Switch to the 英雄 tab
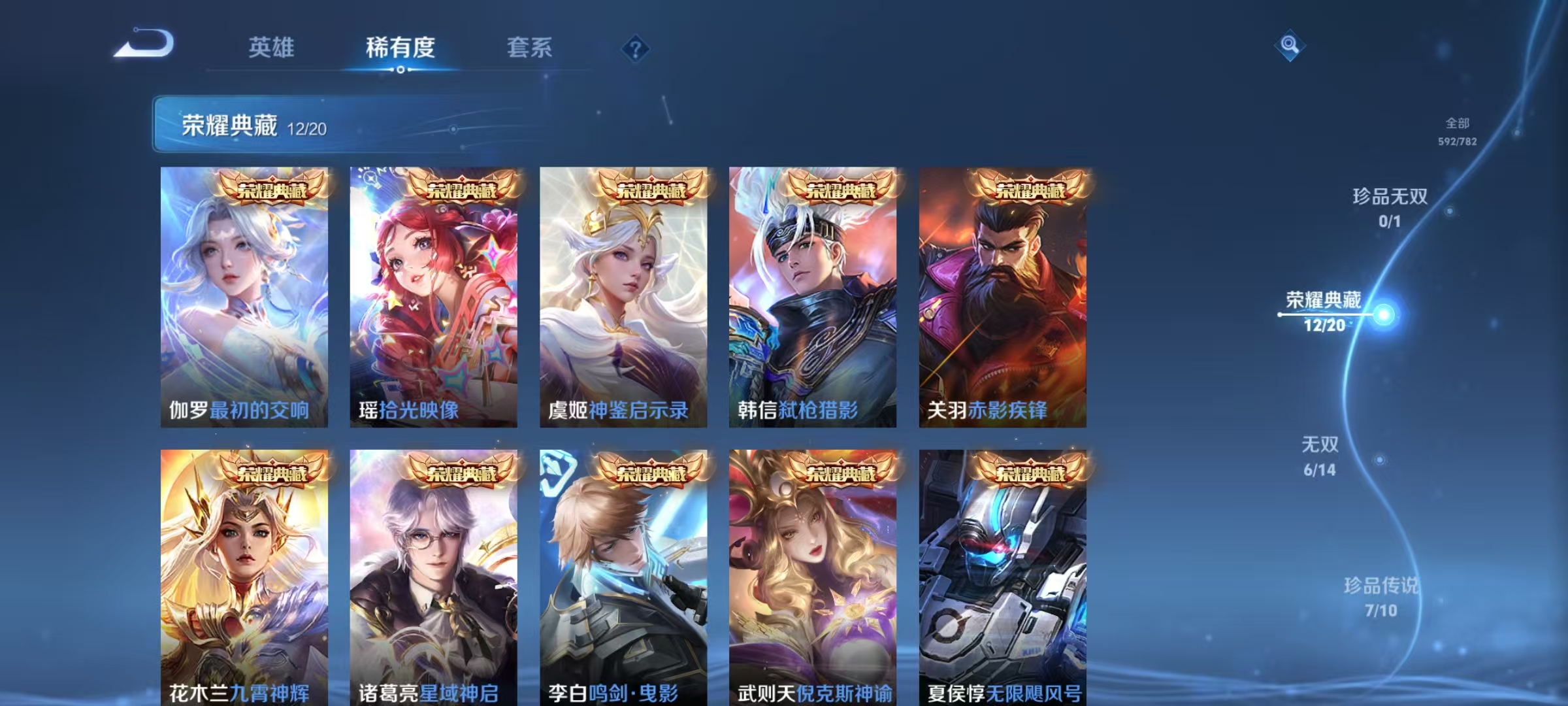Viewport: 1568px width, 706px height. (273, 47)
